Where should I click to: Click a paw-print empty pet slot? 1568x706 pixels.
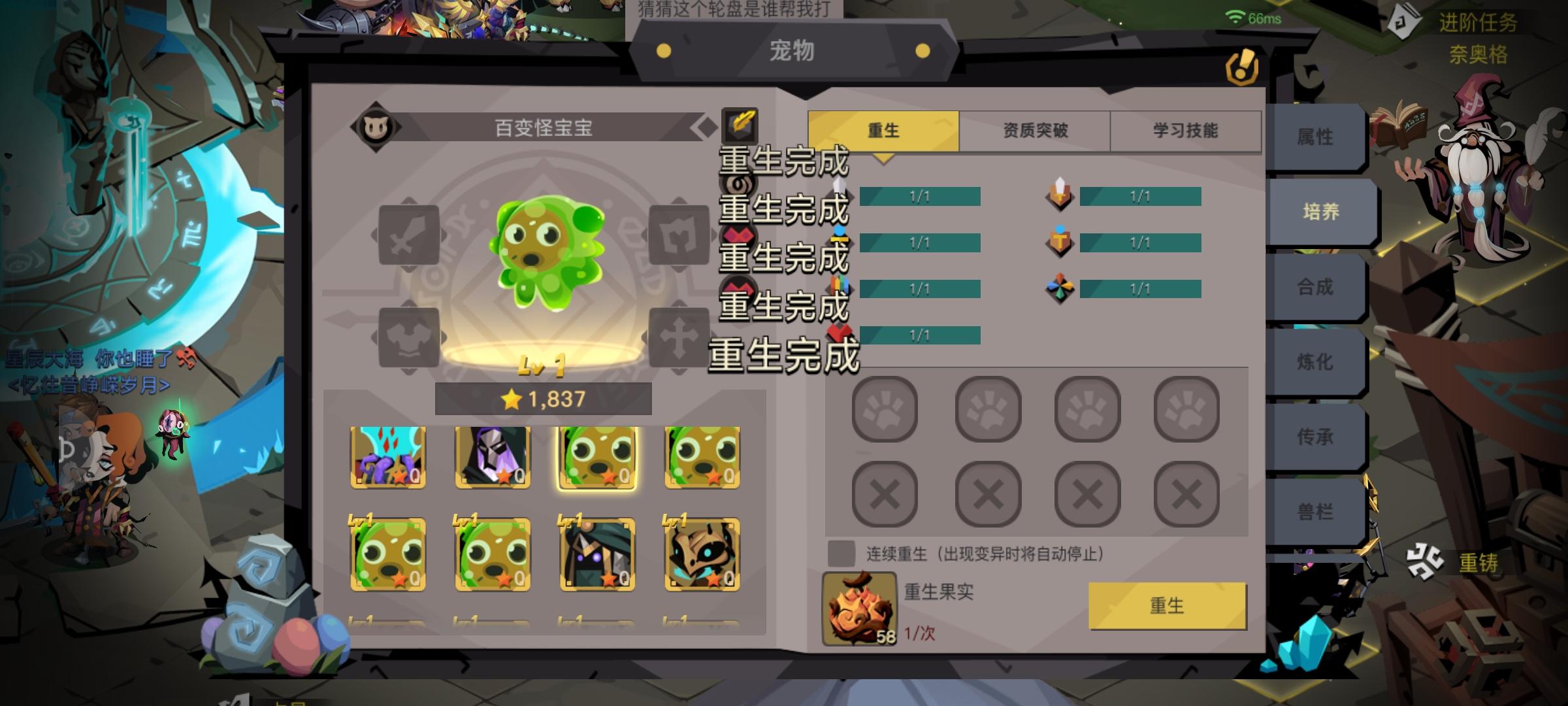point(884,410)
